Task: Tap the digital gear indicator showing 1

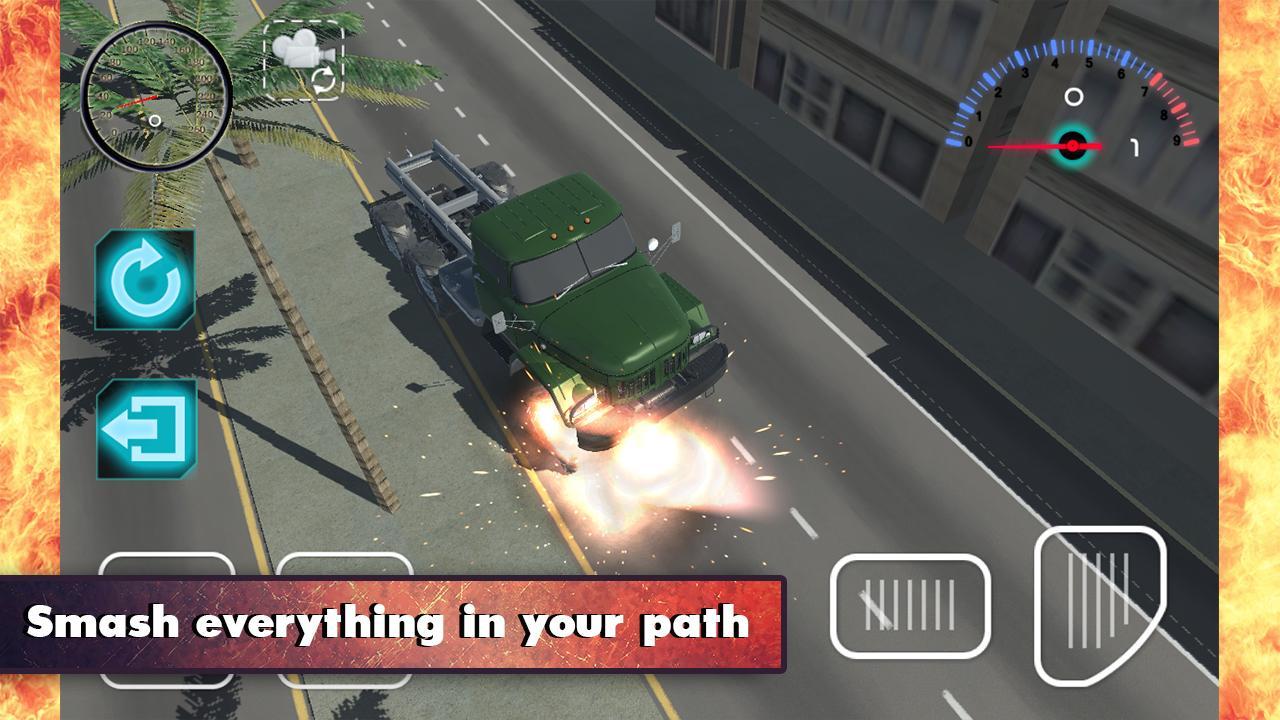Action: [x=1134, y=148]
